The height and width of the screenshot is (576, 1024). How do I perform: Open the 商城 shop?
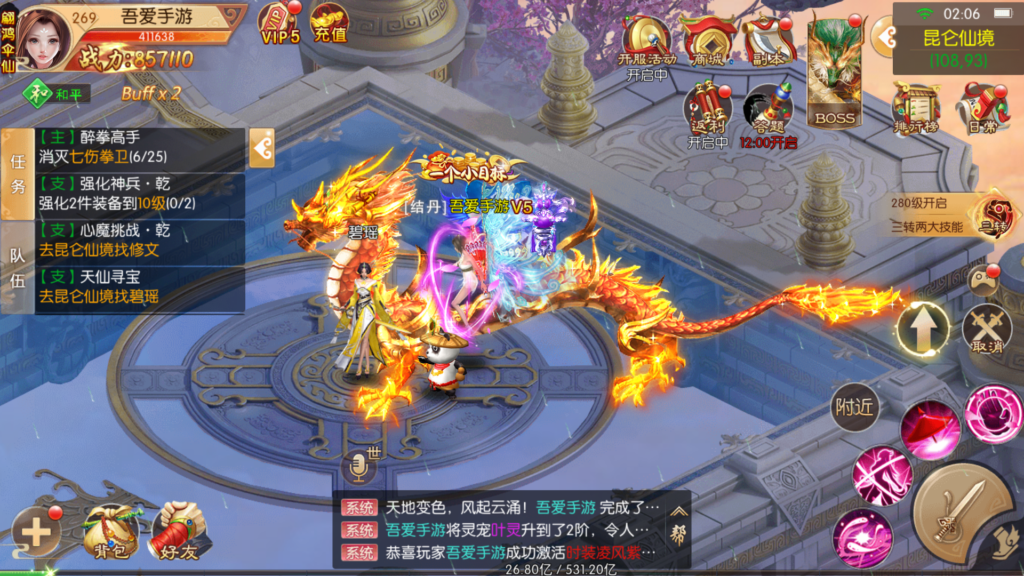(x=706, y=38)
